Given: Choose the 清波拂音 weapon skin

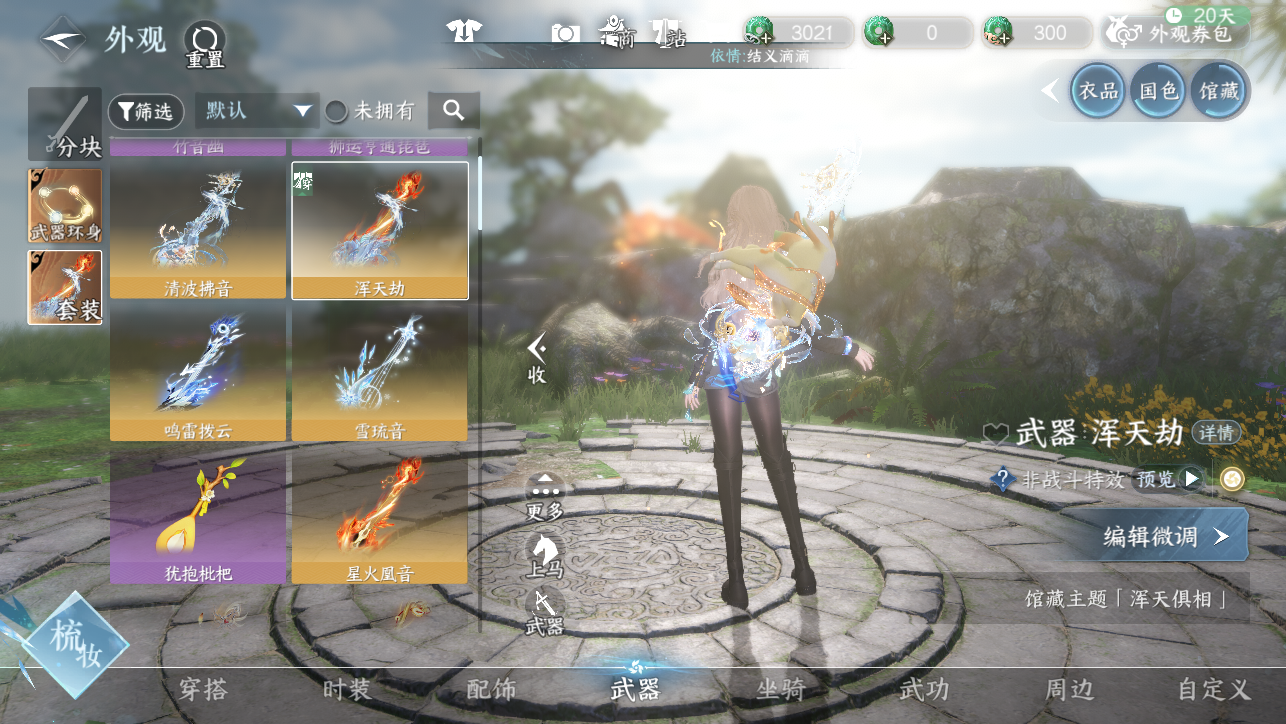Looking at the screenshot, I should pos(198,229).
